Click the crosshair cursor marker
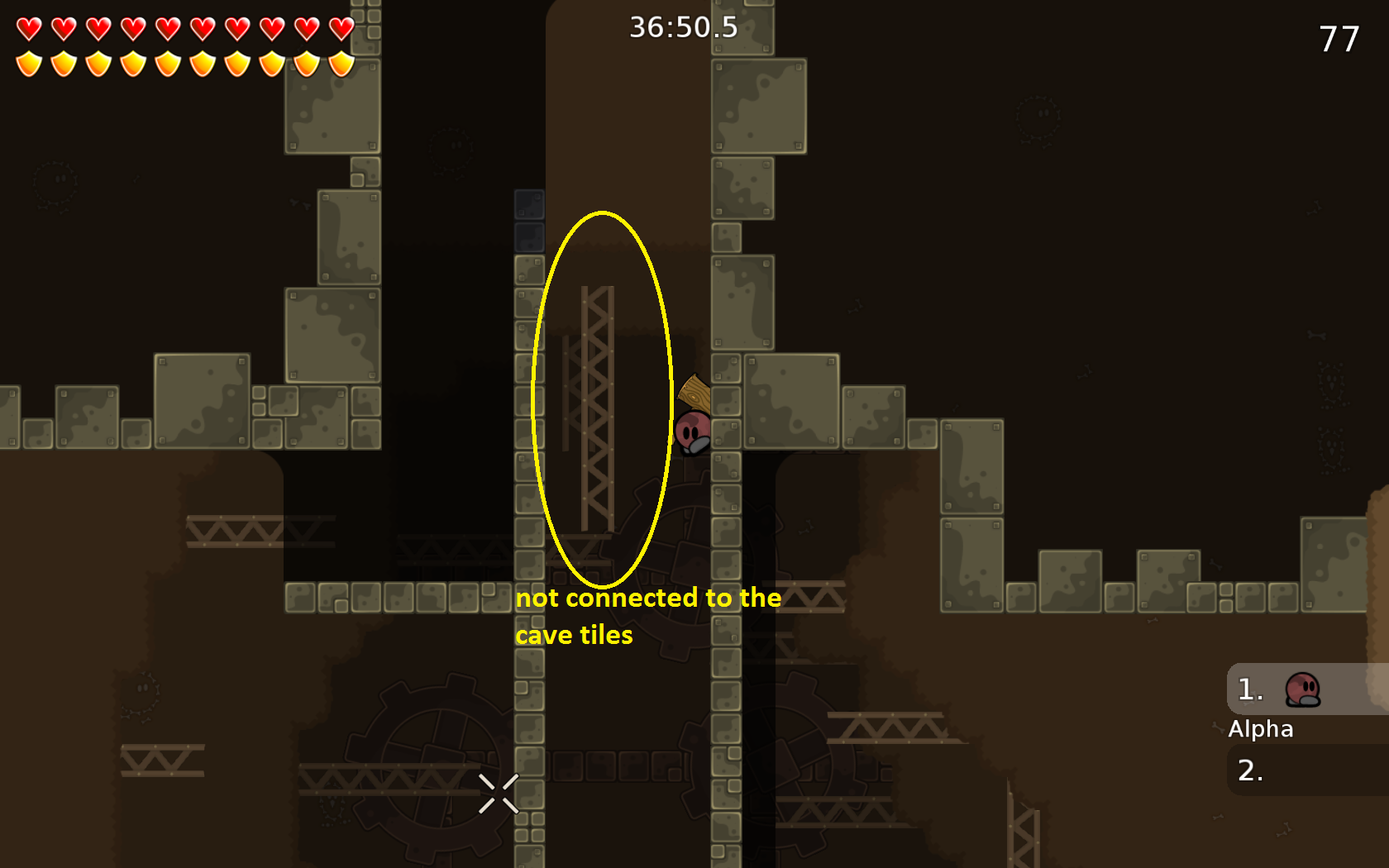Viewport: 1389px width, 868px height. click(499, 794)
